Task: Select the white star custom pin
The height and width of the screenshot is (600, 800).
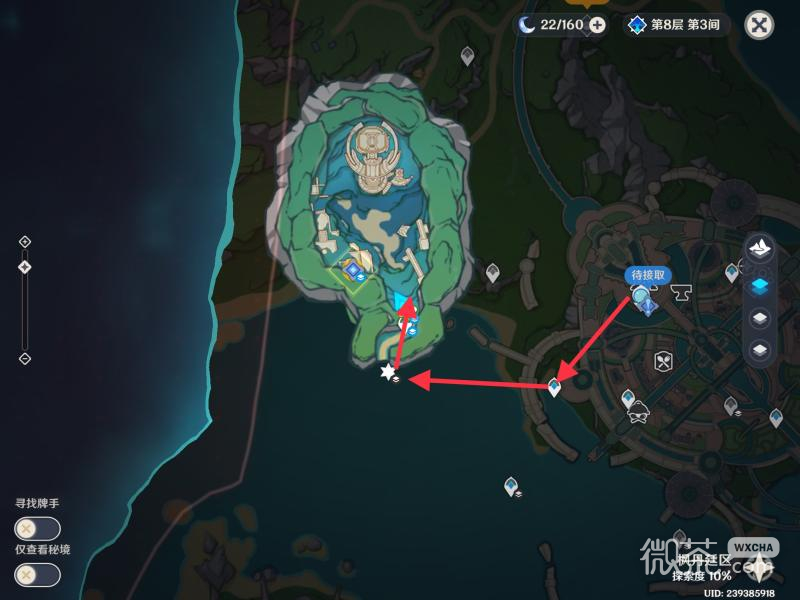Action: click(x=388, y=373)
